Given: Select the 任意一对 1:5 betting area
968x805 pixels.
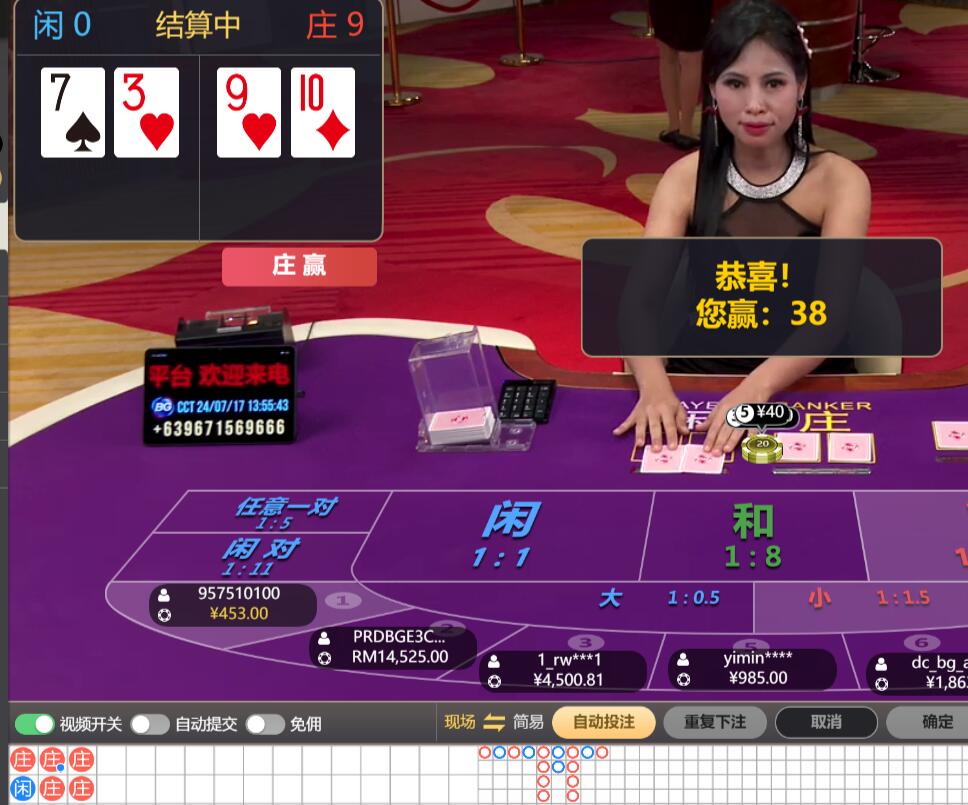Looking at the screenshot, I should pos(272,512).
